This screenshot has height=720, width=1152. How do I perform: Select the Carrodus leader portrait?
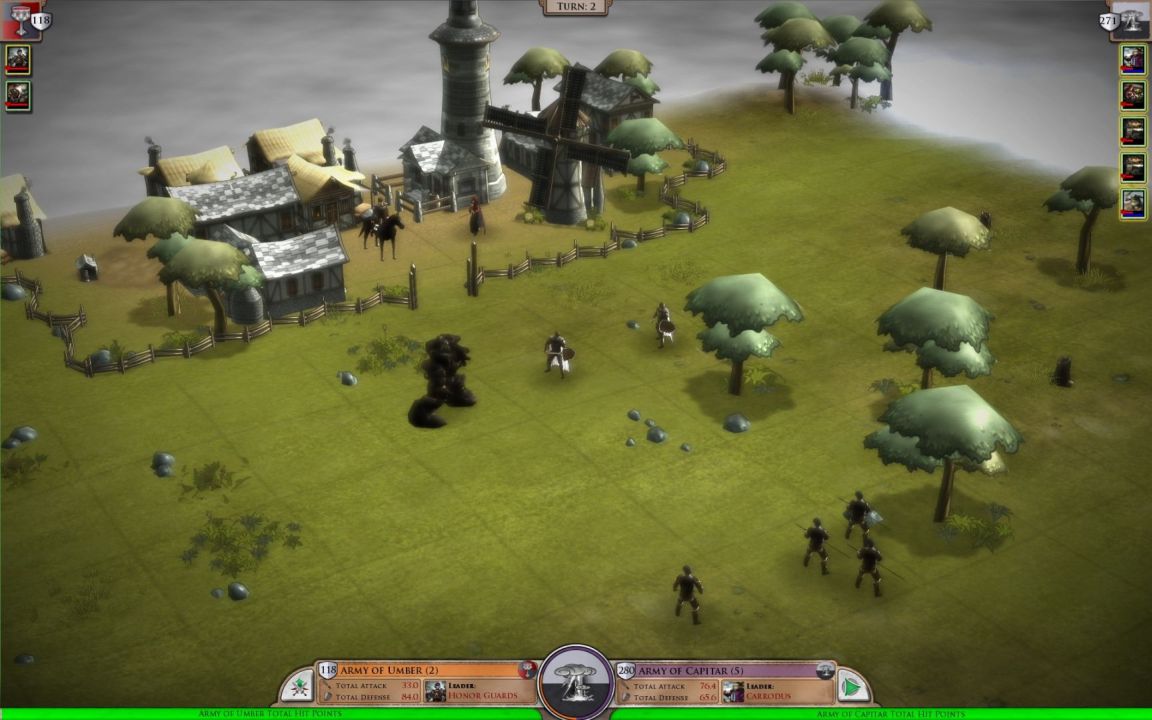733,691
